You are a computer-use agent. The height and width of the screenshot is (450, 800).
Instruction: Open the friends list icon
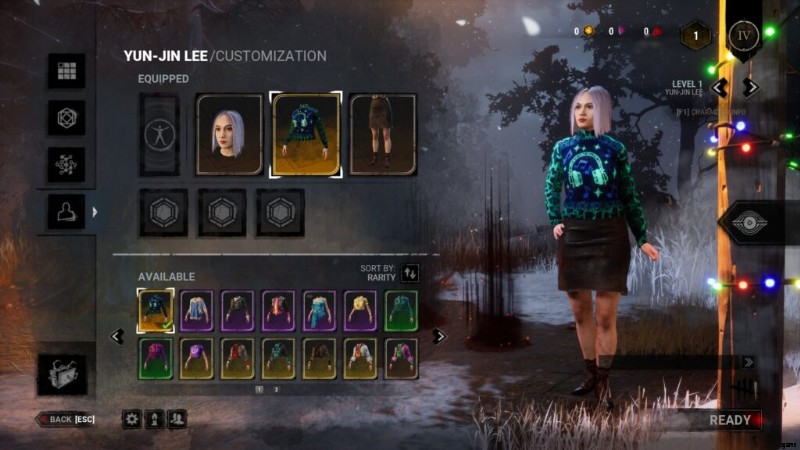tap(177, 419)
